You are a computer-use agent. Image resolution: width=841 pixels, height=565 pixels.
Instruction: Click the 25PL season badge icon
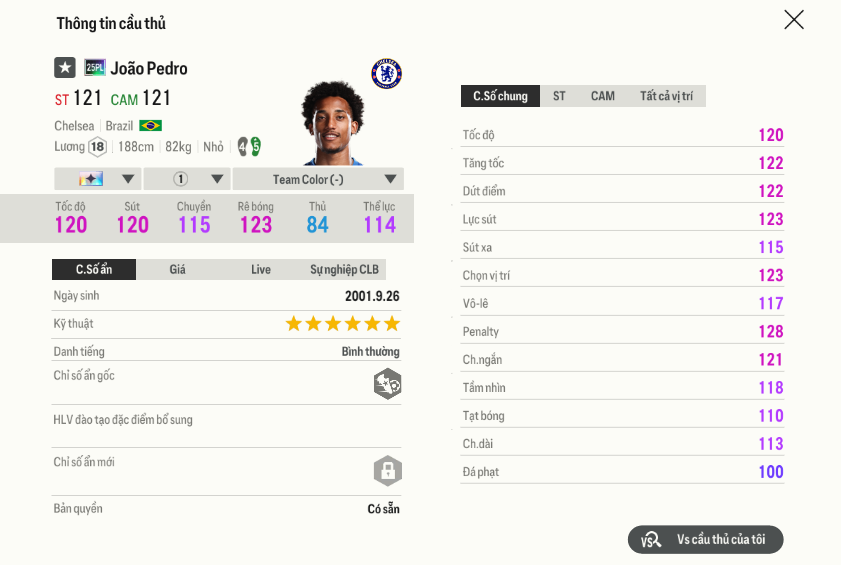point(95,68)
